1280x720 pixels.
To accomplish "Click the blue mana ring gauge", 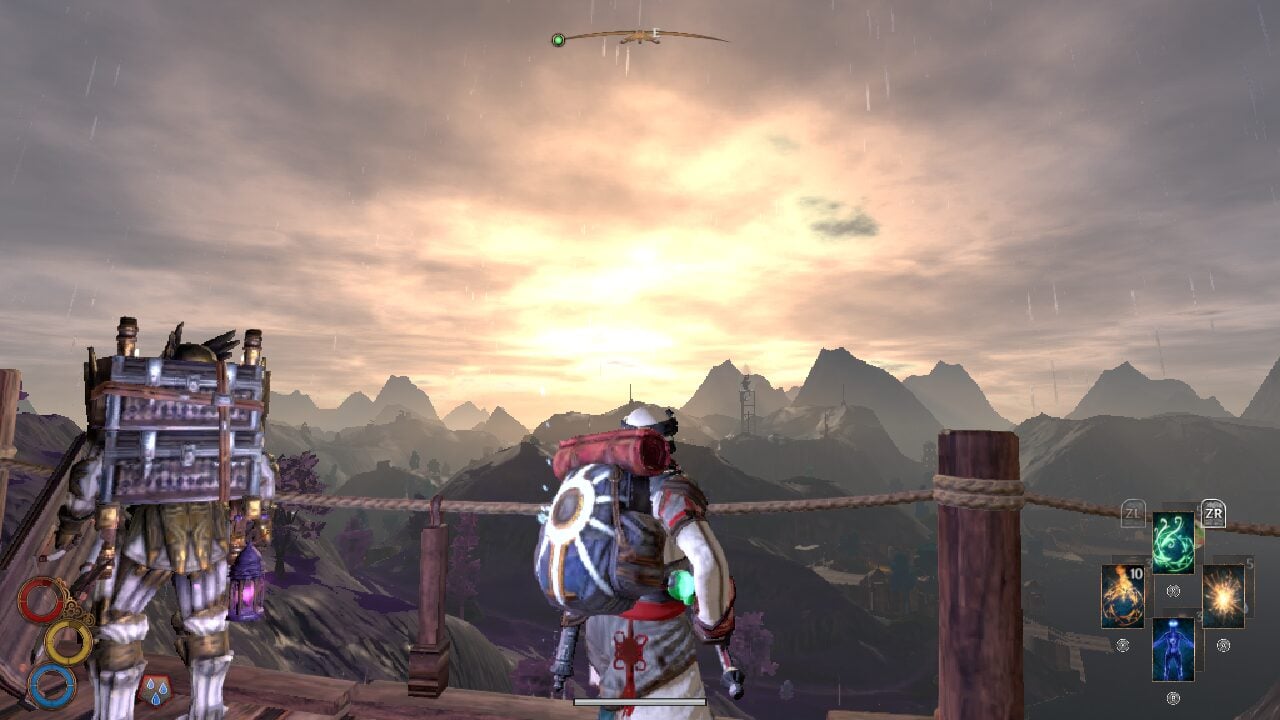I will [x=52, y=686].
